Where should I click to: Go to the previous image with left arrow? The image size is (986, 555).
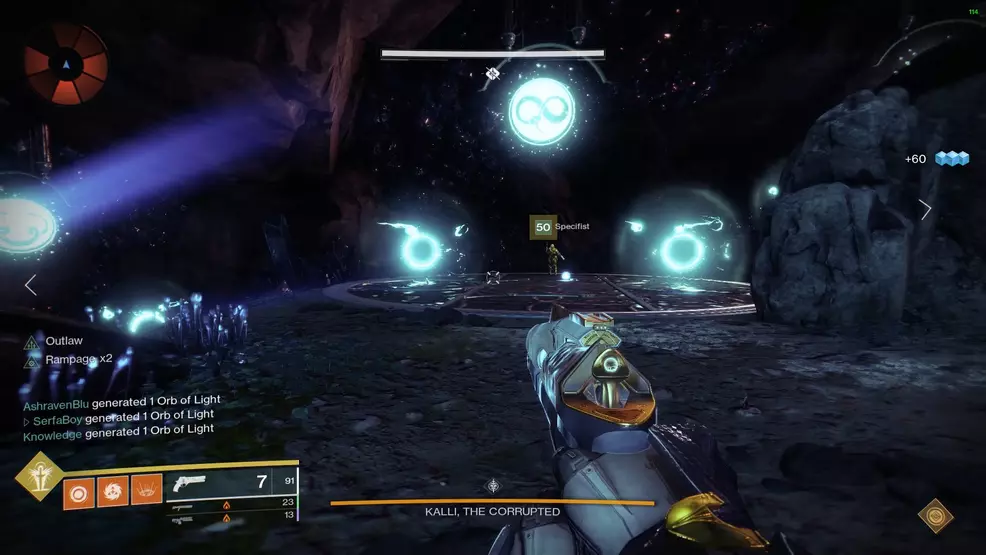30,286
